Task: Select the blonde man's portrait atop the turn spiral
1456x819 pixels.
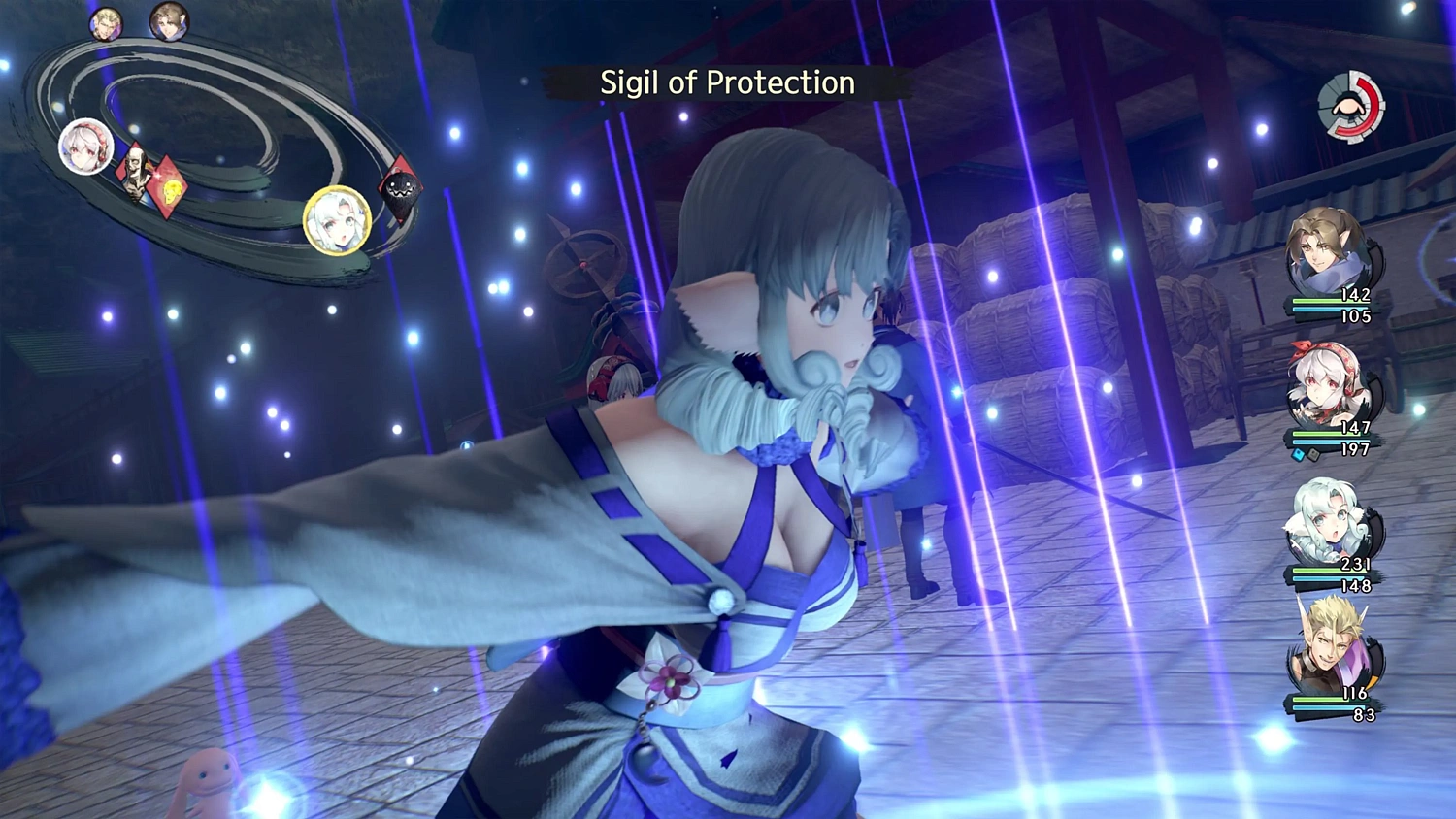Action: (104, 24)
